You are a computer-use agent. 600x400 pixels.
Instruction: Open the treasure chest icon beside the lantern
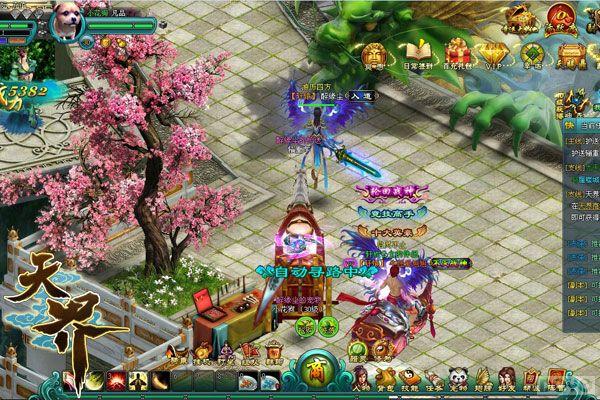click(523, 17)
